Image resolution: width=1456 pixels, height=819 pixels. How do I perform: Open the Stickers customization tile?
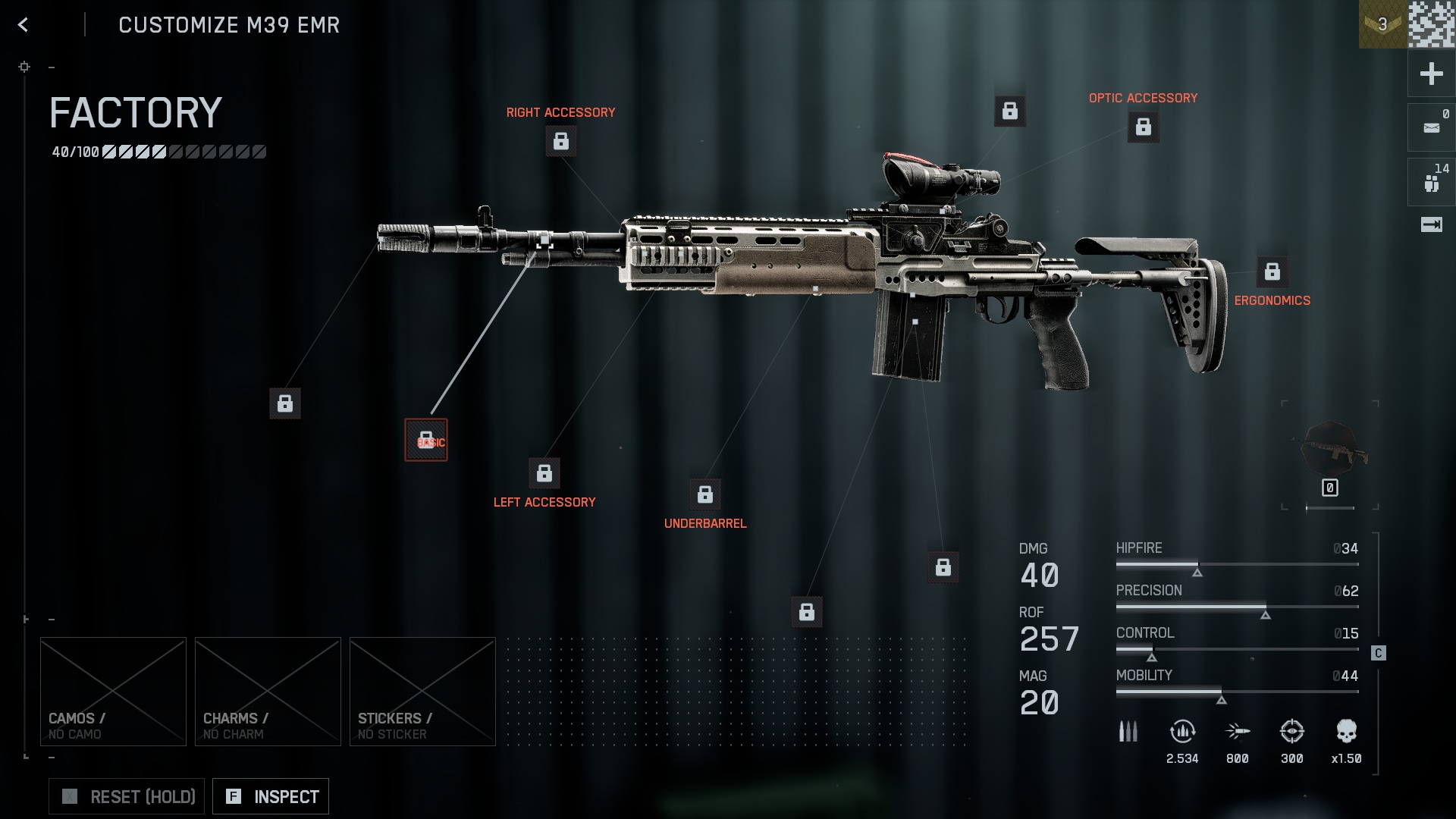(422, 691)
